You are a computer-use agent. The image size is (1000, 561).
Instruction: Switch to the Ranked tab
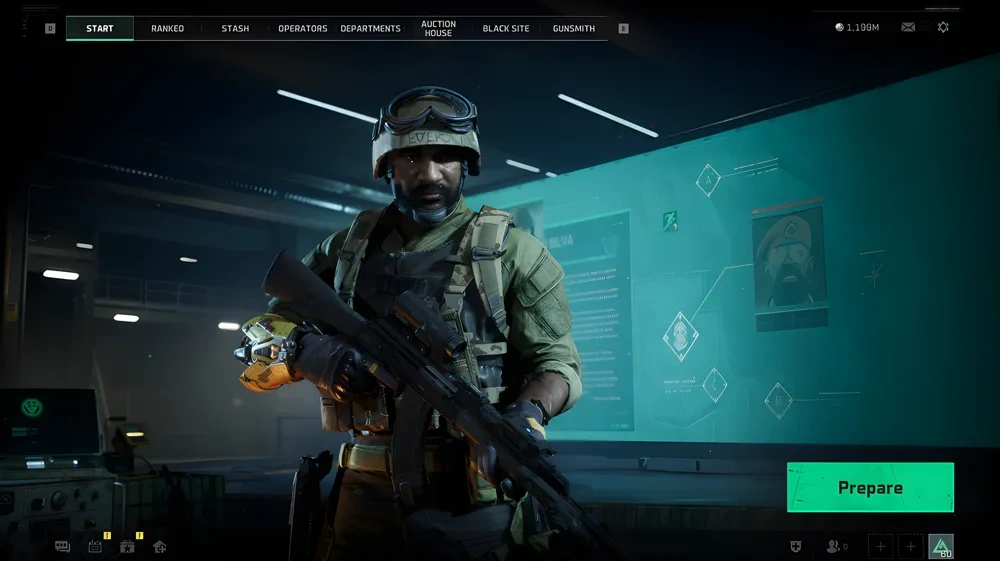pyautogui.click(x=167, y=28)
